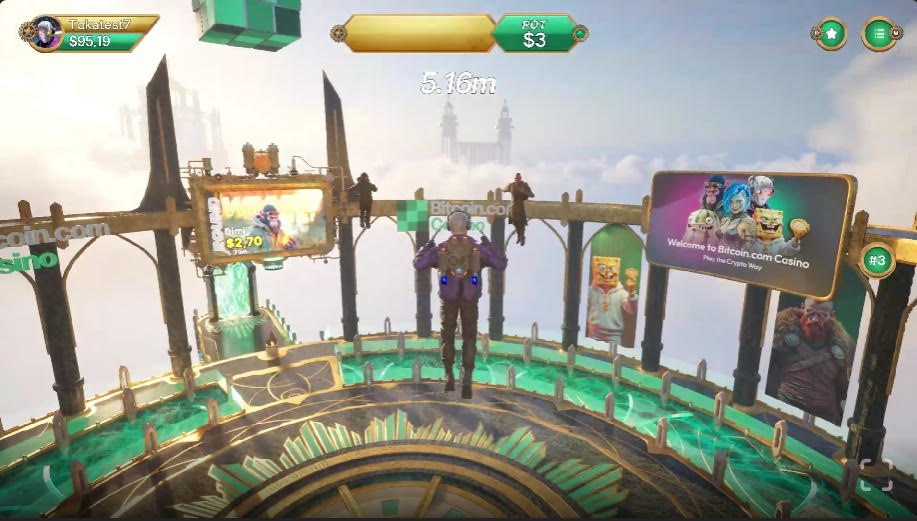Open the star favorites button

(x=831, y=34)
